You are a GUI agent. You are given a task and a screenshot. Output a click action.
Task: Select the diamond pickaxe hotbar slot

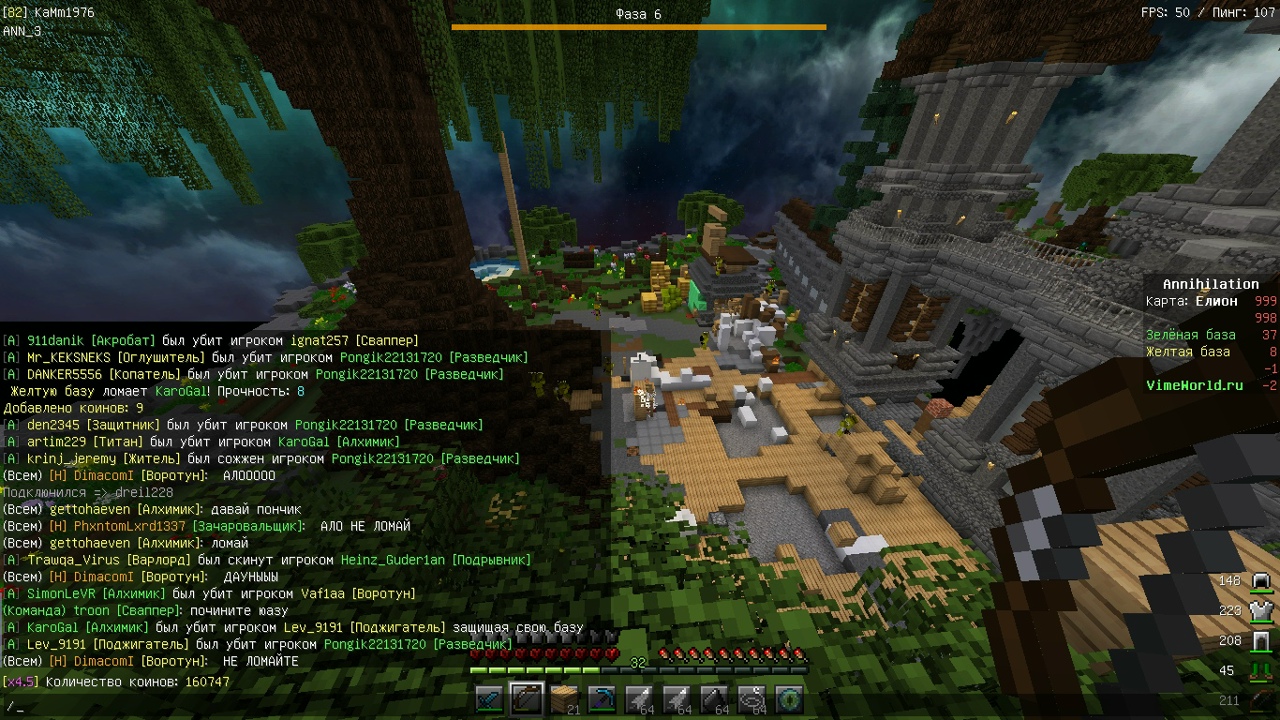602,699
